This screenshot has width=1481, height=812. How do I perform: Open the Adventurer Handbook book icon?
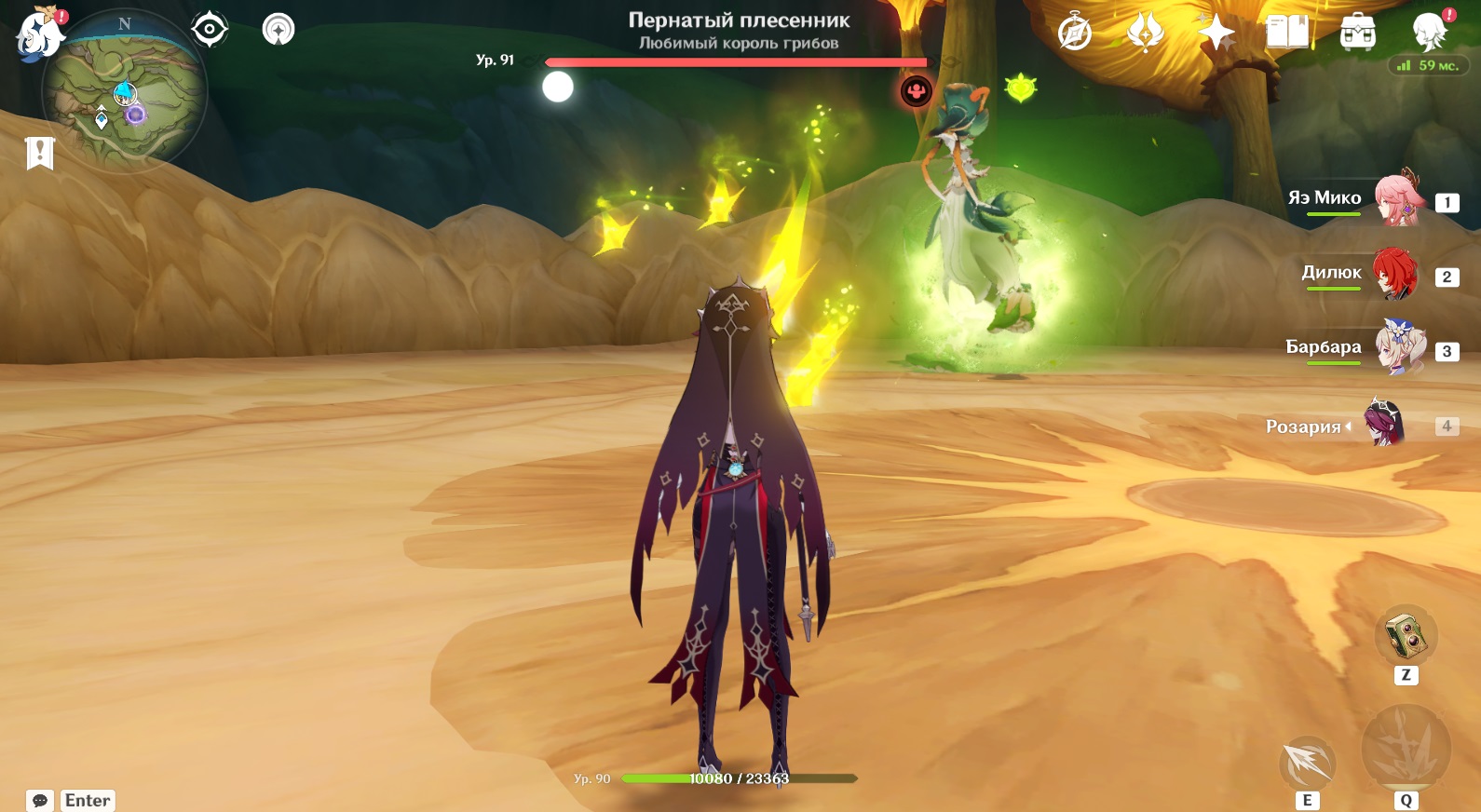[1287, 33]
